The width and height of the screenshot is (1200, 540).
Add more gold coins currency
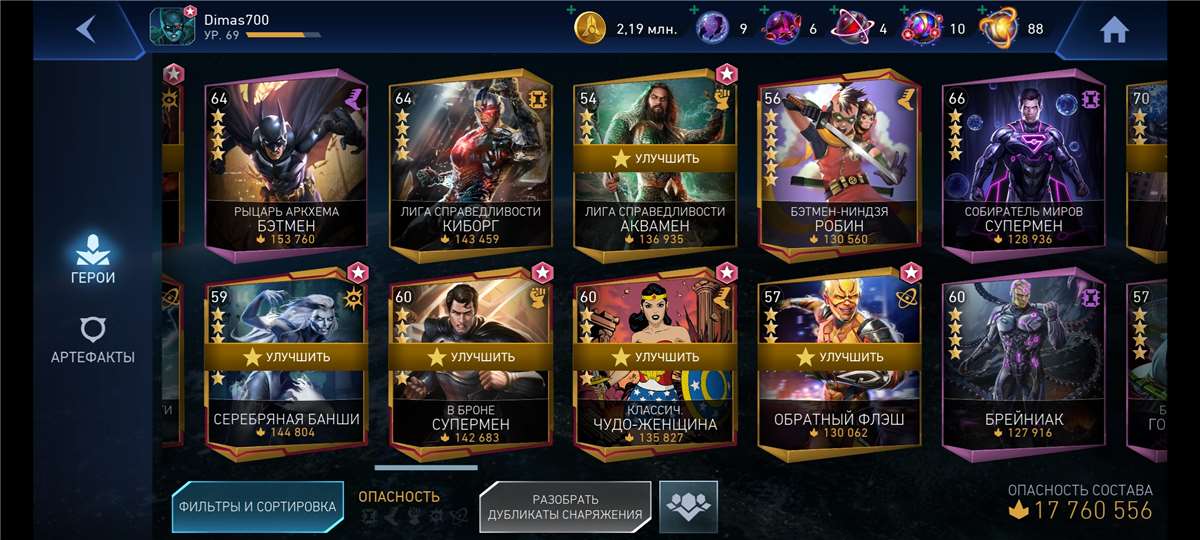click(x=571, y=11)
